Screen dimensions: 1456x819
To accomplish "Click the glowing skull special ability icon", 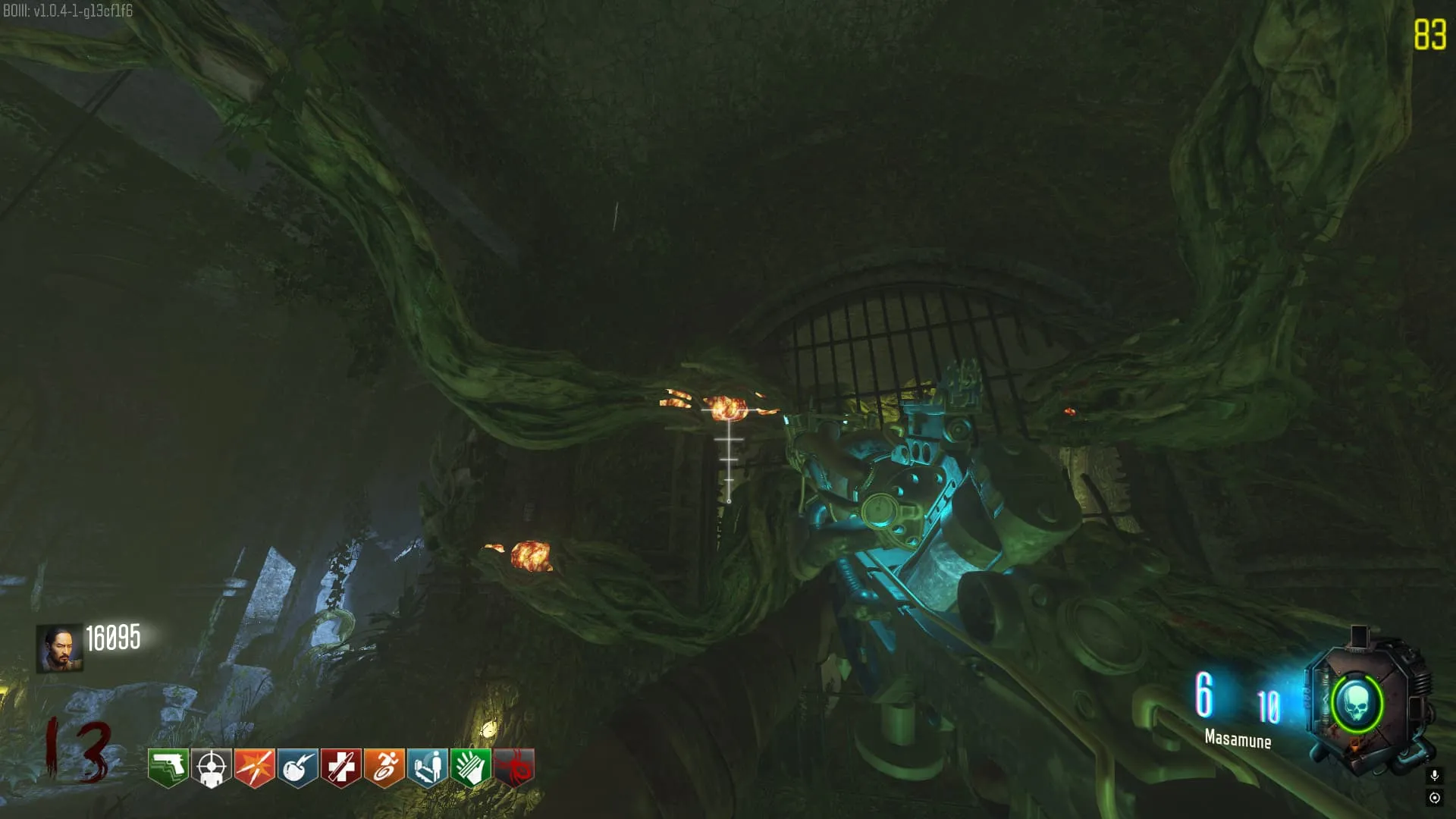I will 1357,704.
